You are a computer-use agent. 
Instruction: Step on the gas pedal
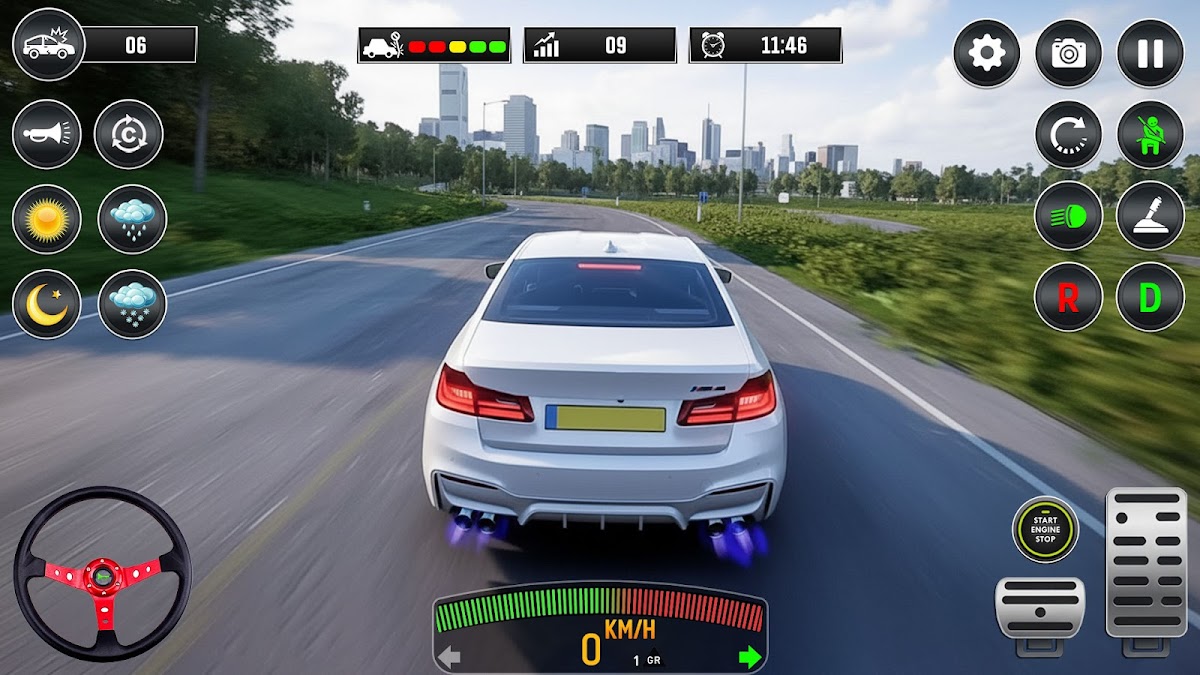click(1146, 563)
